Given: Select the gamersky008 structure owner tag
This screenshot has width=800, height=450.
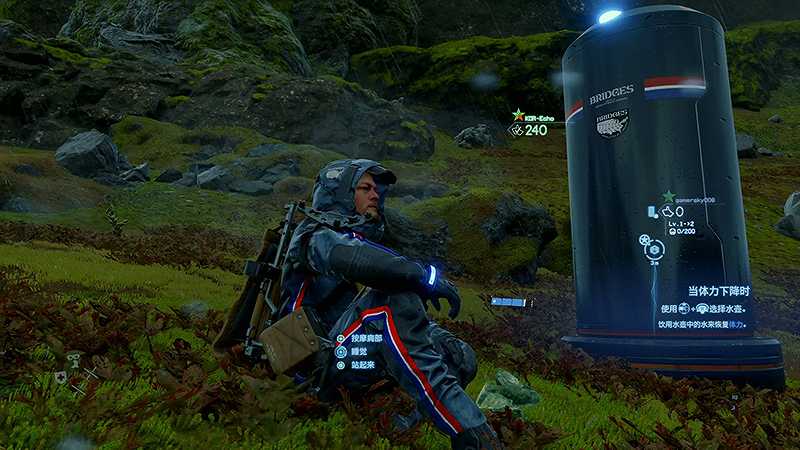Looking at the screenshot, I should (688, 198).
